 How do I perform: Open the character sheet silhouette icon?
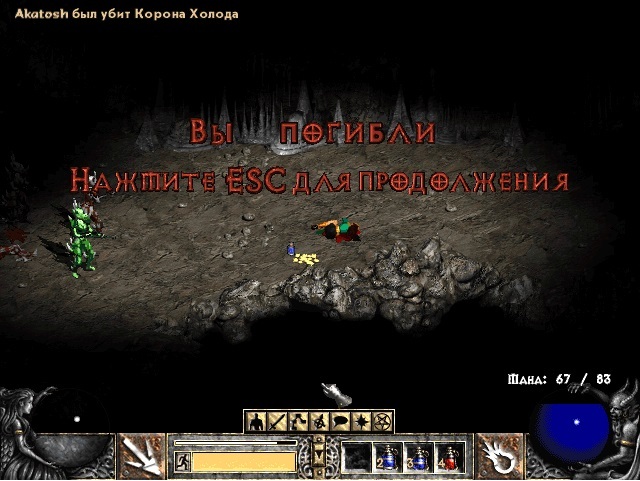pos(255,421)
